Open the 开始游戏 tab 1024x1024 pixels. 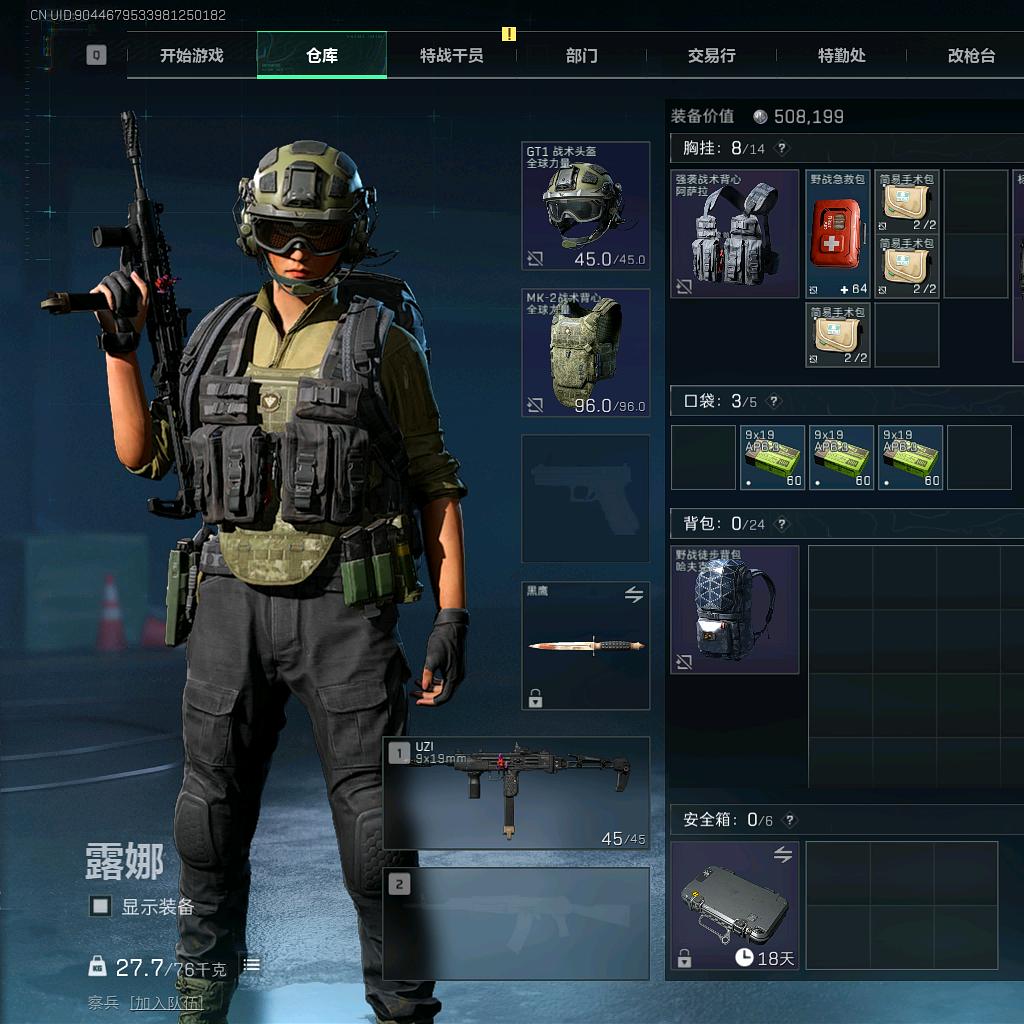click(x=192, y=56)
